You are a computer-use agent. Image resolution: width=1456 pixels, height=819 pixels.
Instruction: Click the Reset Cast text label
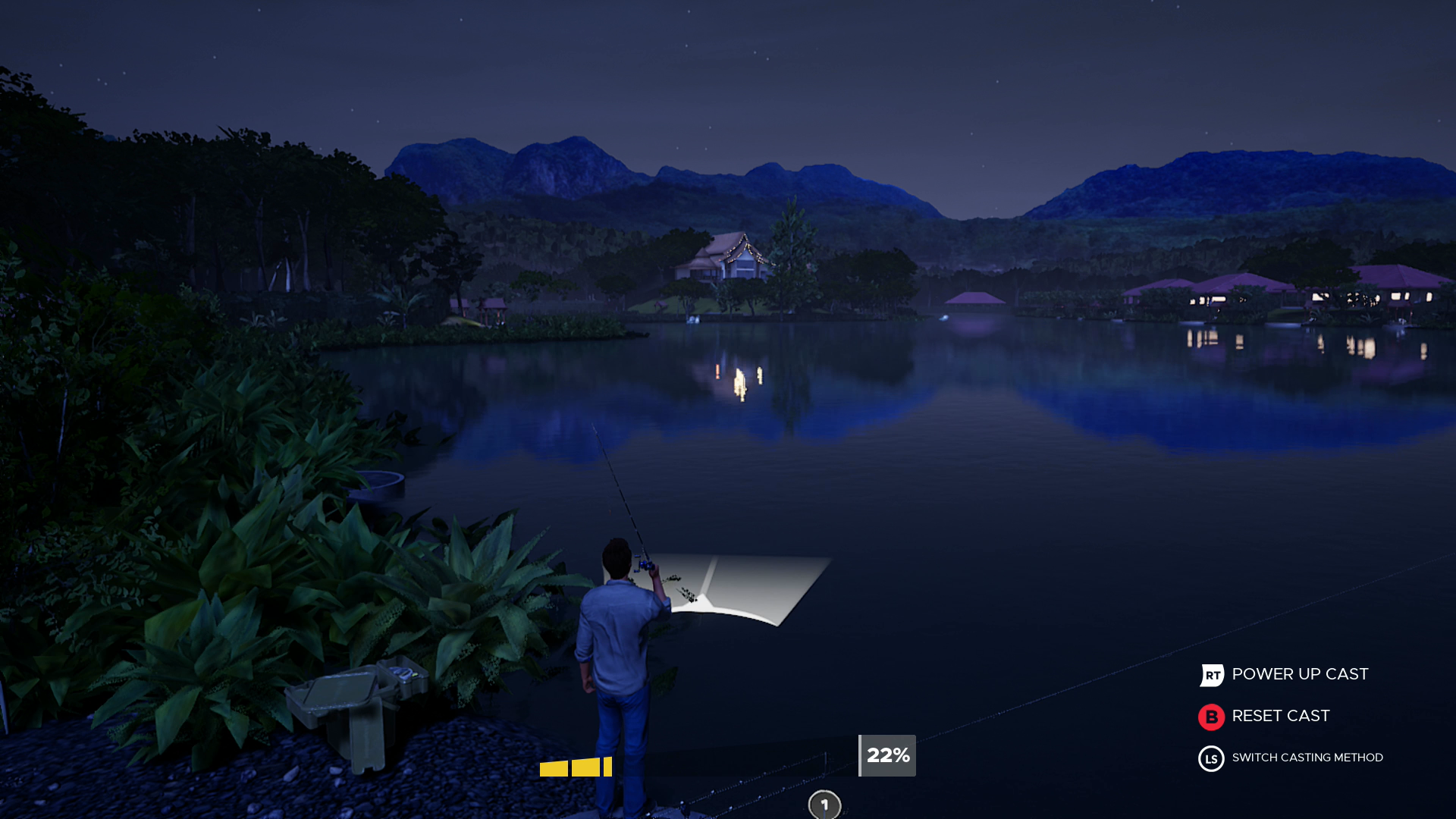[x=1280, y=716]
